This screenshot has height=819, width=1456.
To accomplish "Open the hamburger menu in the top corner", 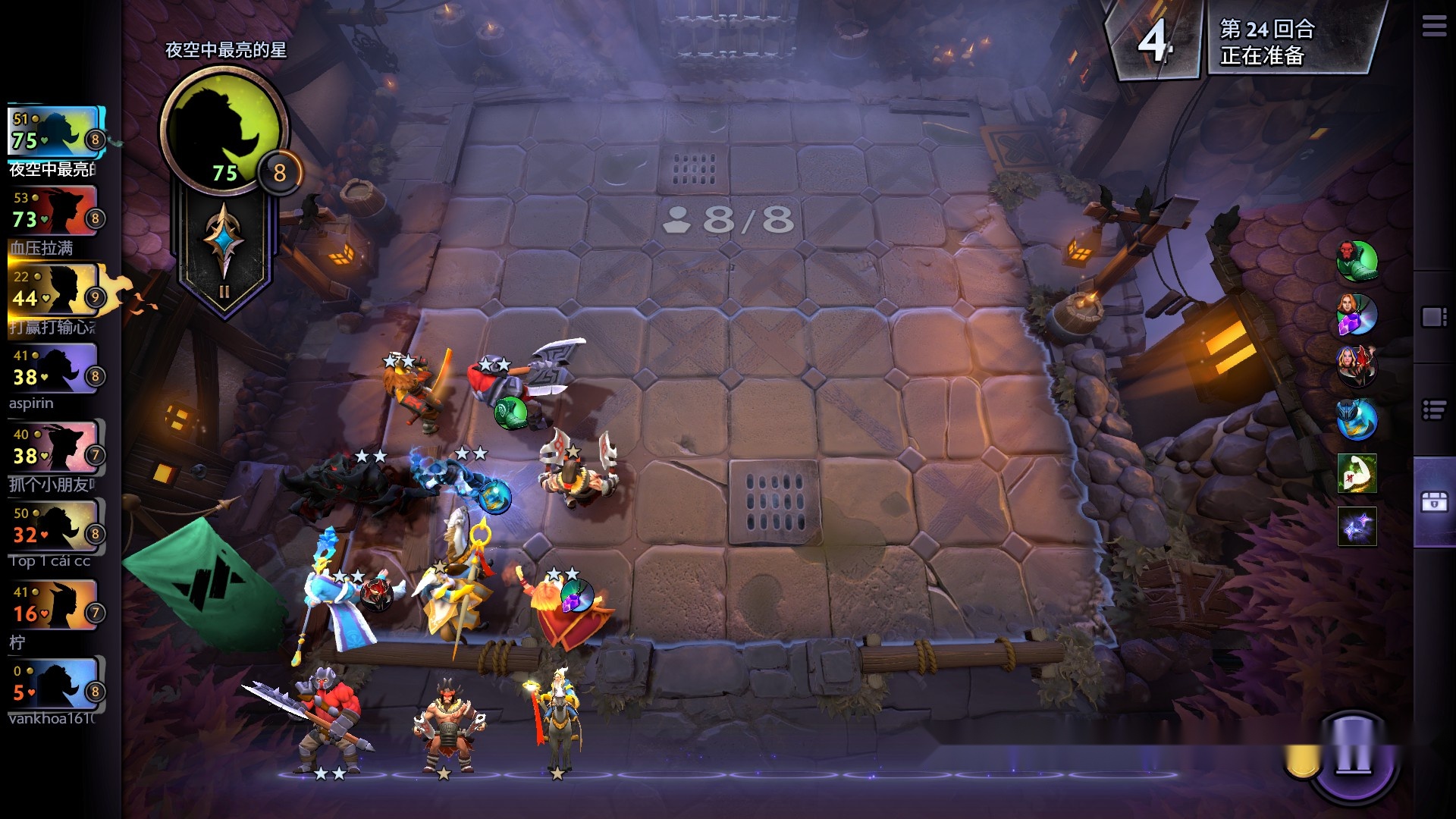I will coord(1433,27).
